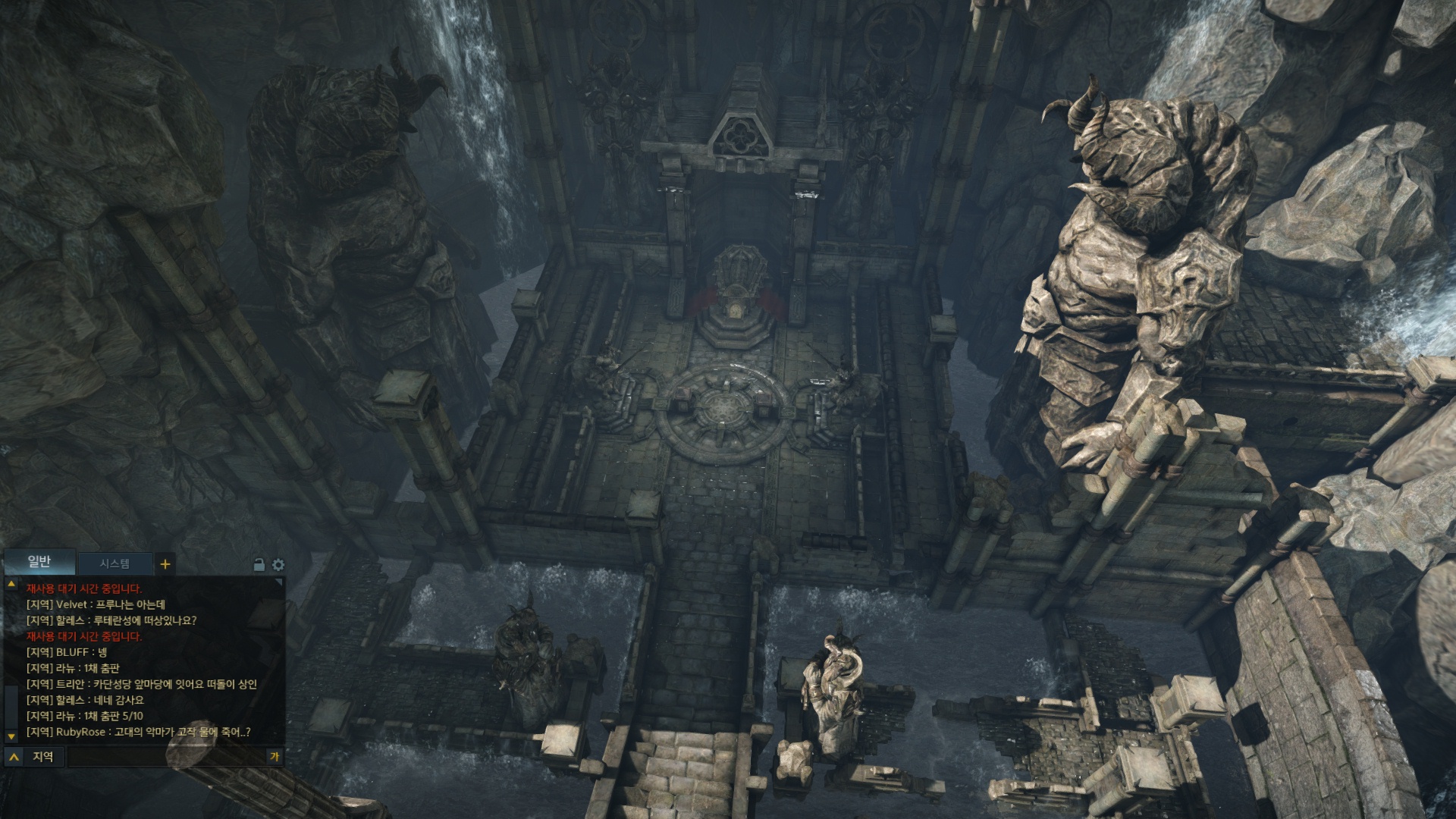Select RubyRose's message in the chat log
The image size is (1456, 819).
(138, 732)
